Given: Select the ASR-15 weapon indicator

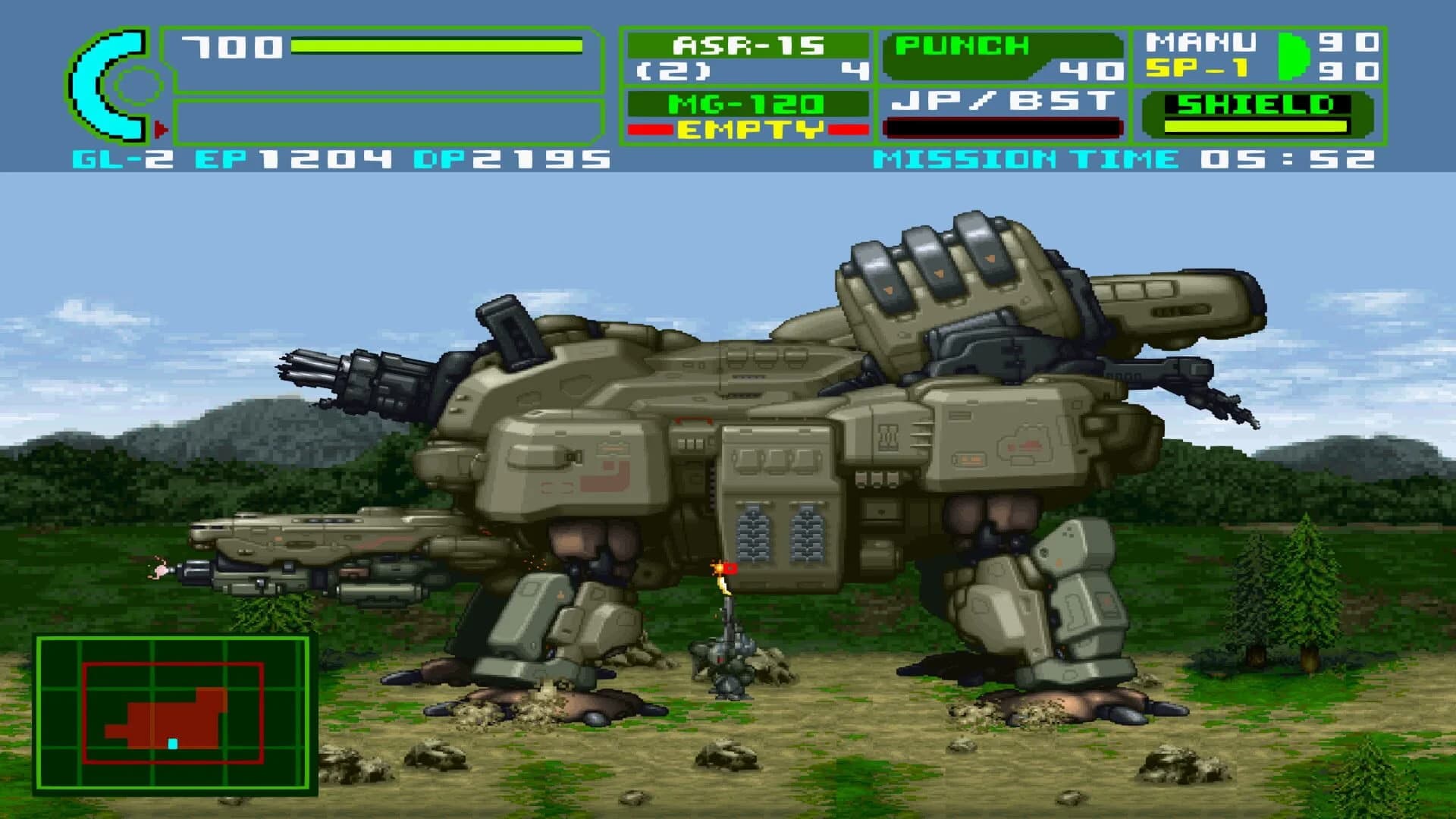Looking at the screenshot, I should (x=747, y=47).
